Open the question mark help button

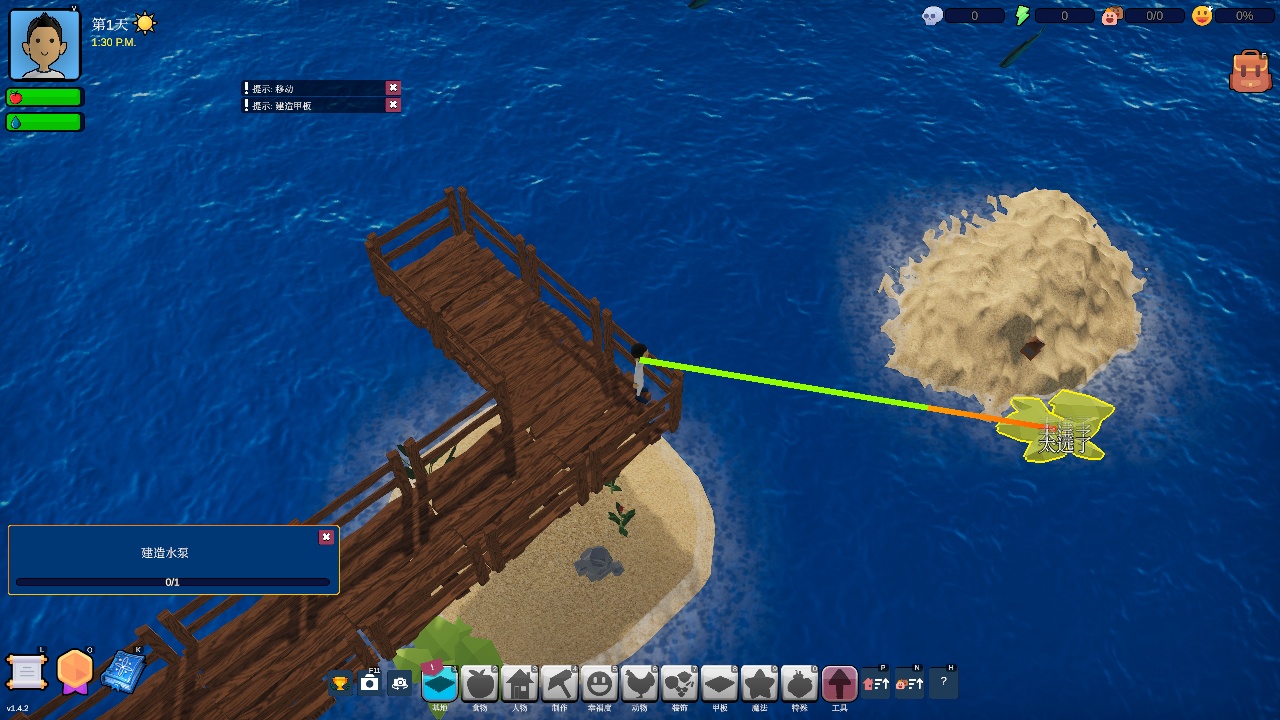click(x=944, y=683)
